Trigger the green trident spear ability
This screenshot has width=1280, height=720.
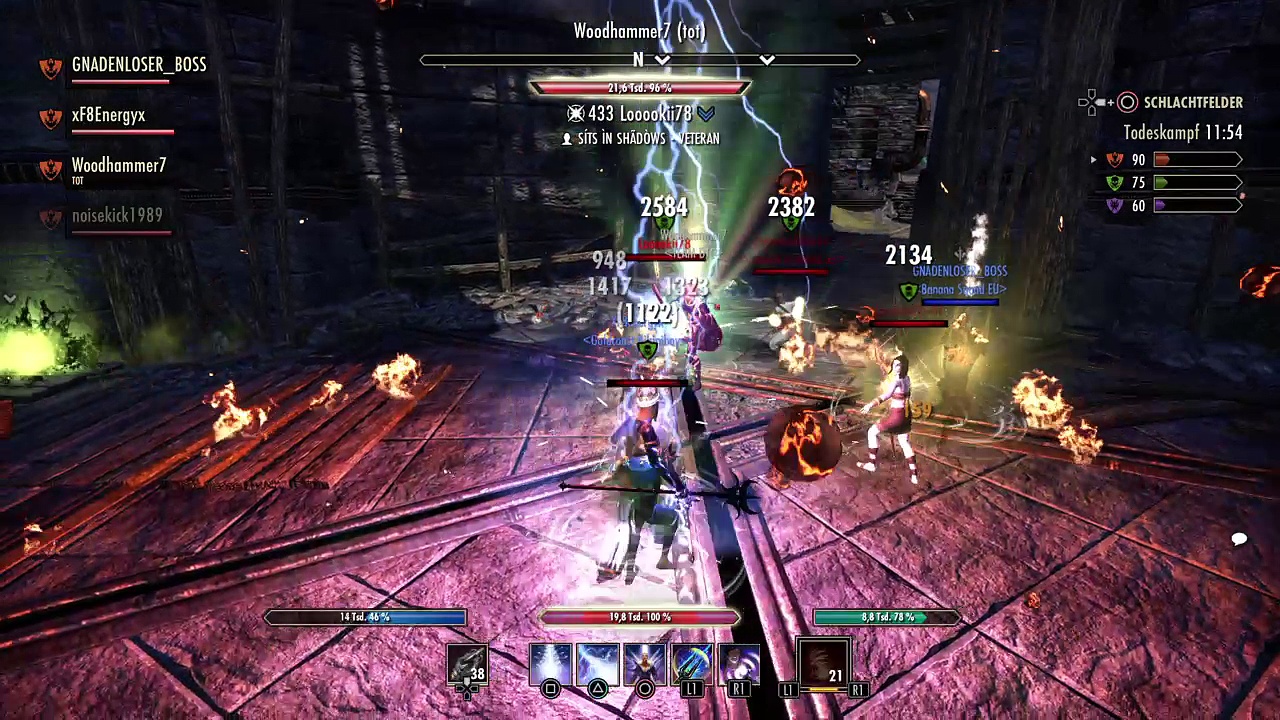coord(691,664)
